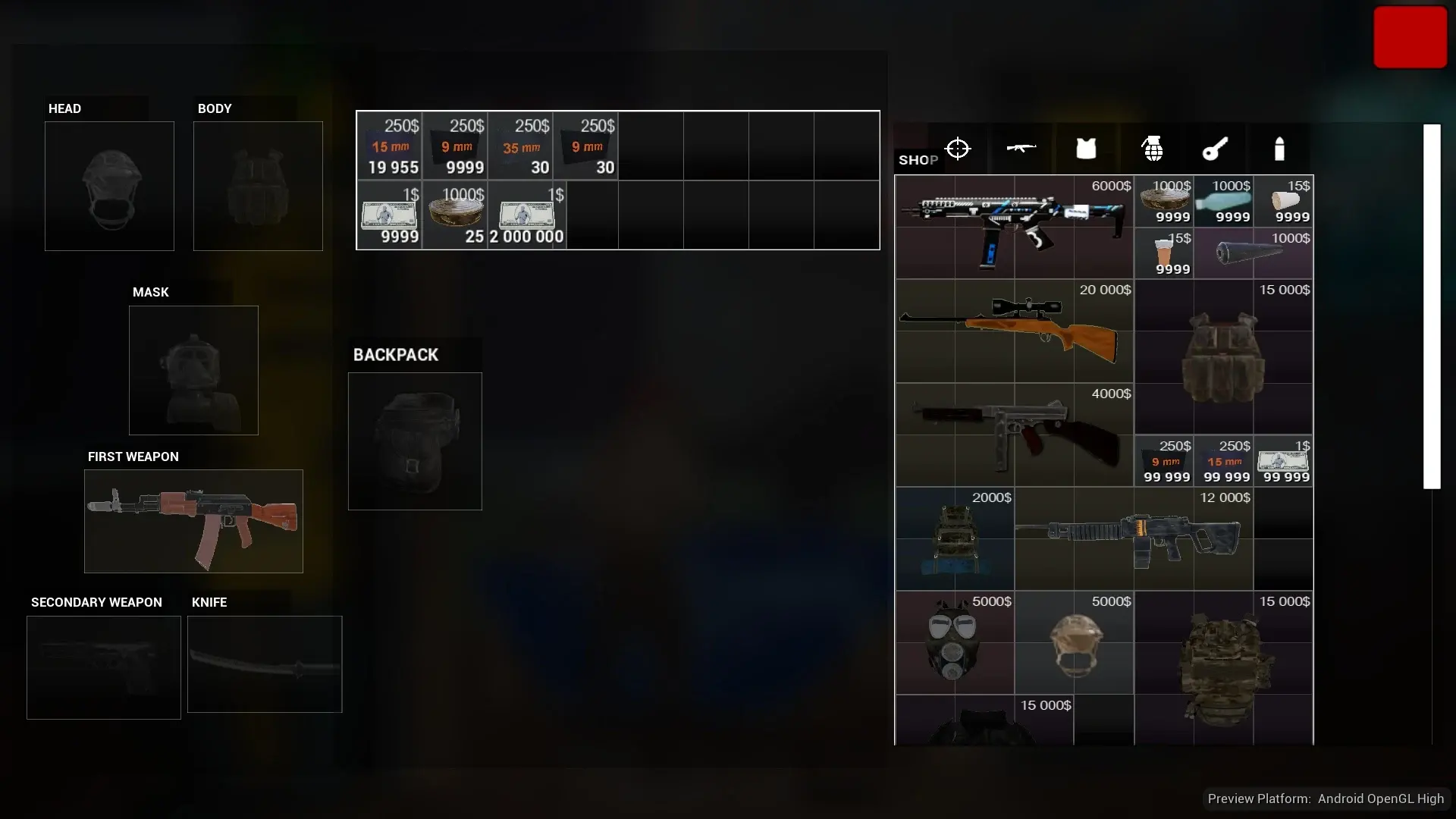The width and height of the screenshot is (1456, 819).
Task: Select the 4000$ Thompson submachine gun
Action: point(1014,435)
